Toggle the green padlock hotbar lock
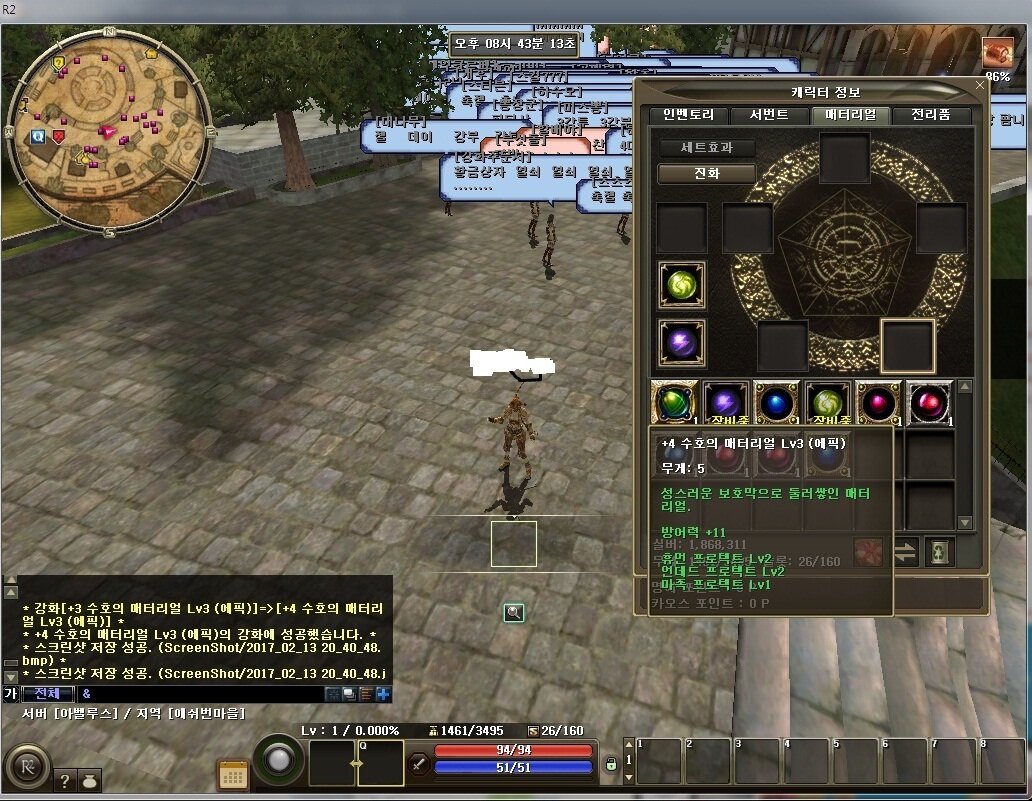1032x801 pixels. 611,764
